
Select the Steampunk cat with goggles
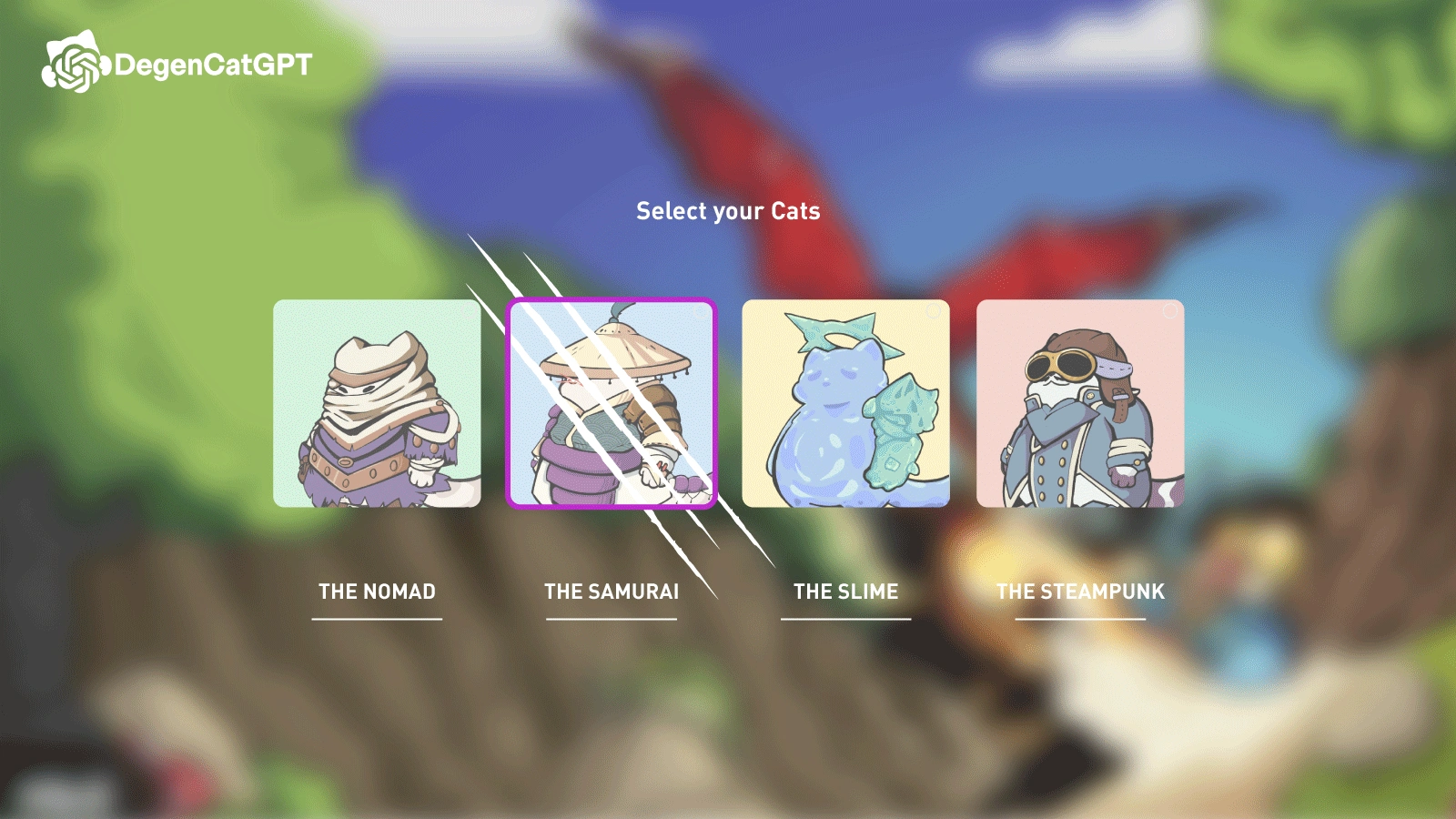click(x=1080, y=403)
